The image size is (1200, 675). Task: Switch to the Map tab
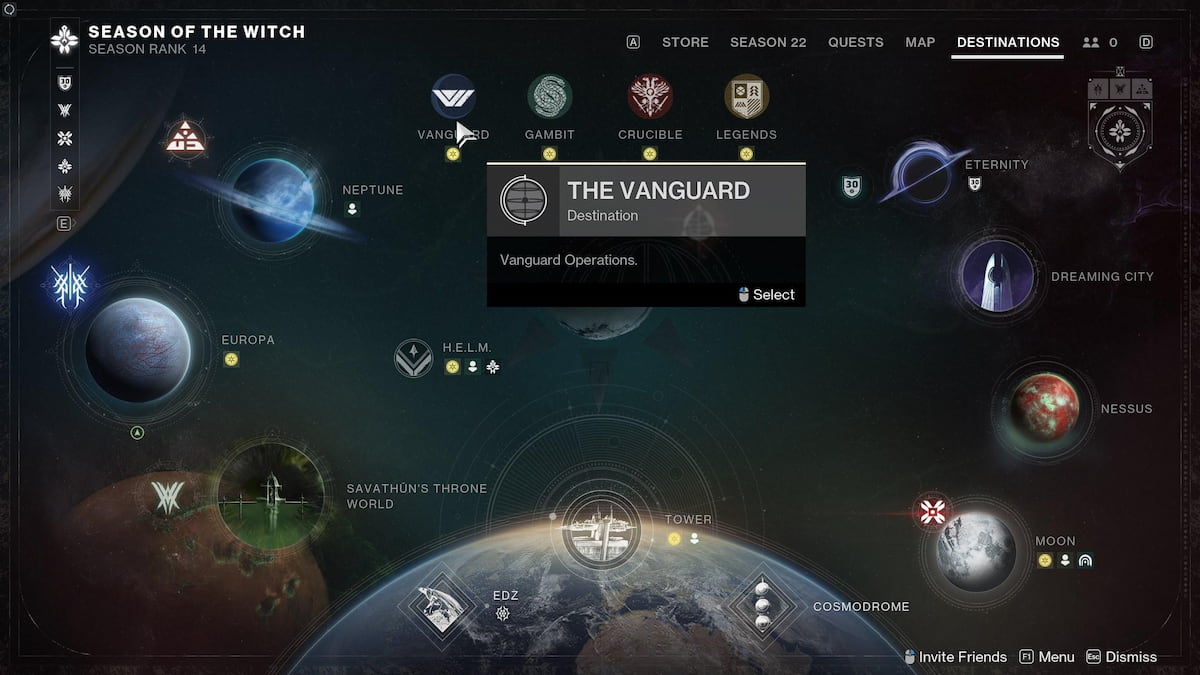click(920, 42)
